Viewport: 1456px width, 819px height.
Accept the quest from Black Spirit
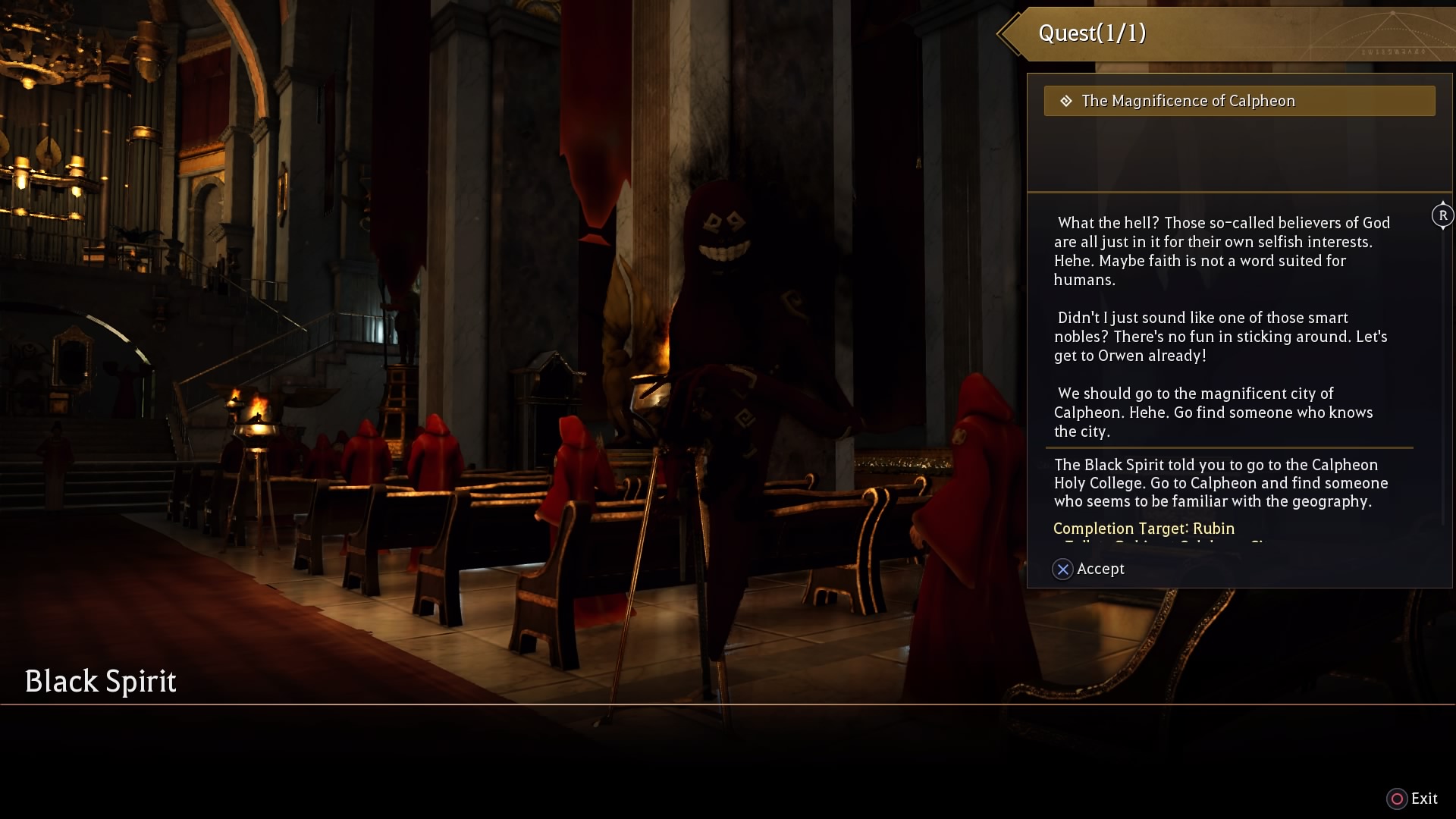[1089, 569]
